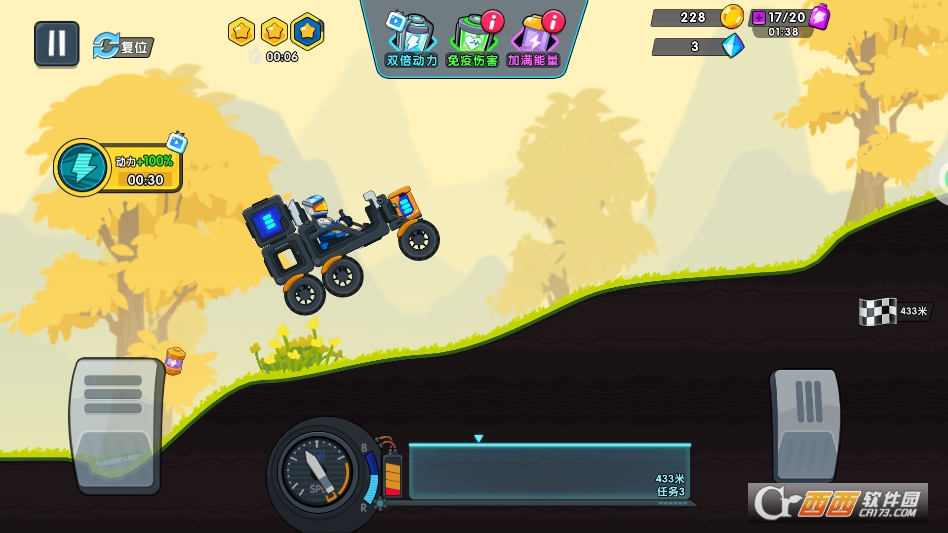
Task: Click the 复位 reset button
Action: tap(123, 46)
